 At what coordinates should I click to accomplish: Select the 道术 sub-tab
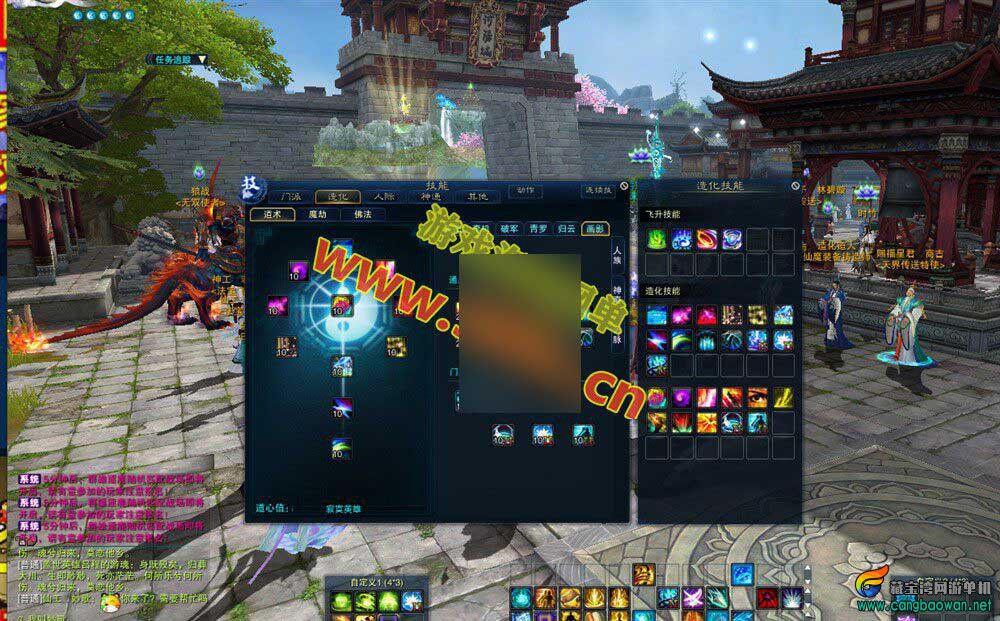coord(272,214)
